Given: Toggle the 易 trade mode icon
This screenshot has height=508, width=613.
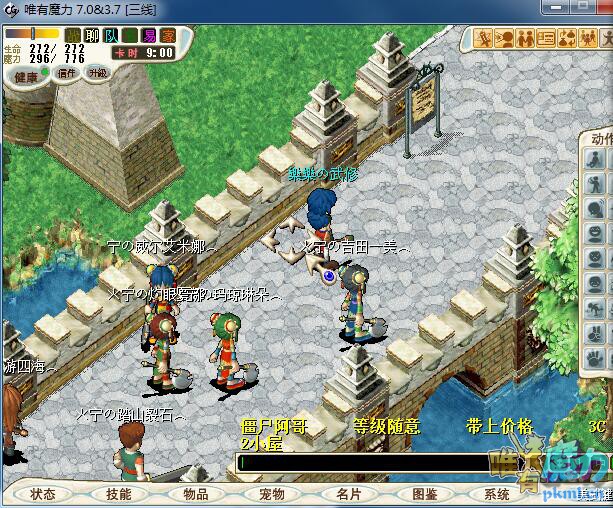Looking at the screenshot, I should (x=150, y=35).
